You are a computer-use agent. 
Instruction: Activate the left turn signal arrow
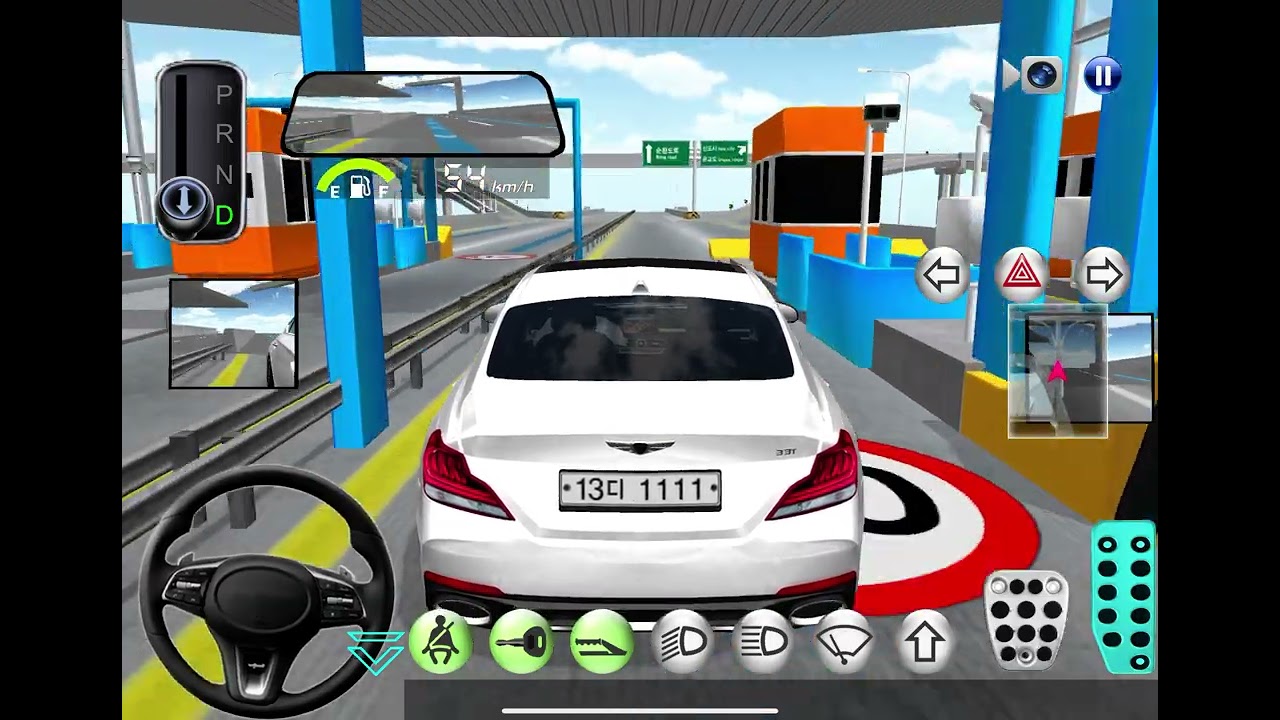942,275
